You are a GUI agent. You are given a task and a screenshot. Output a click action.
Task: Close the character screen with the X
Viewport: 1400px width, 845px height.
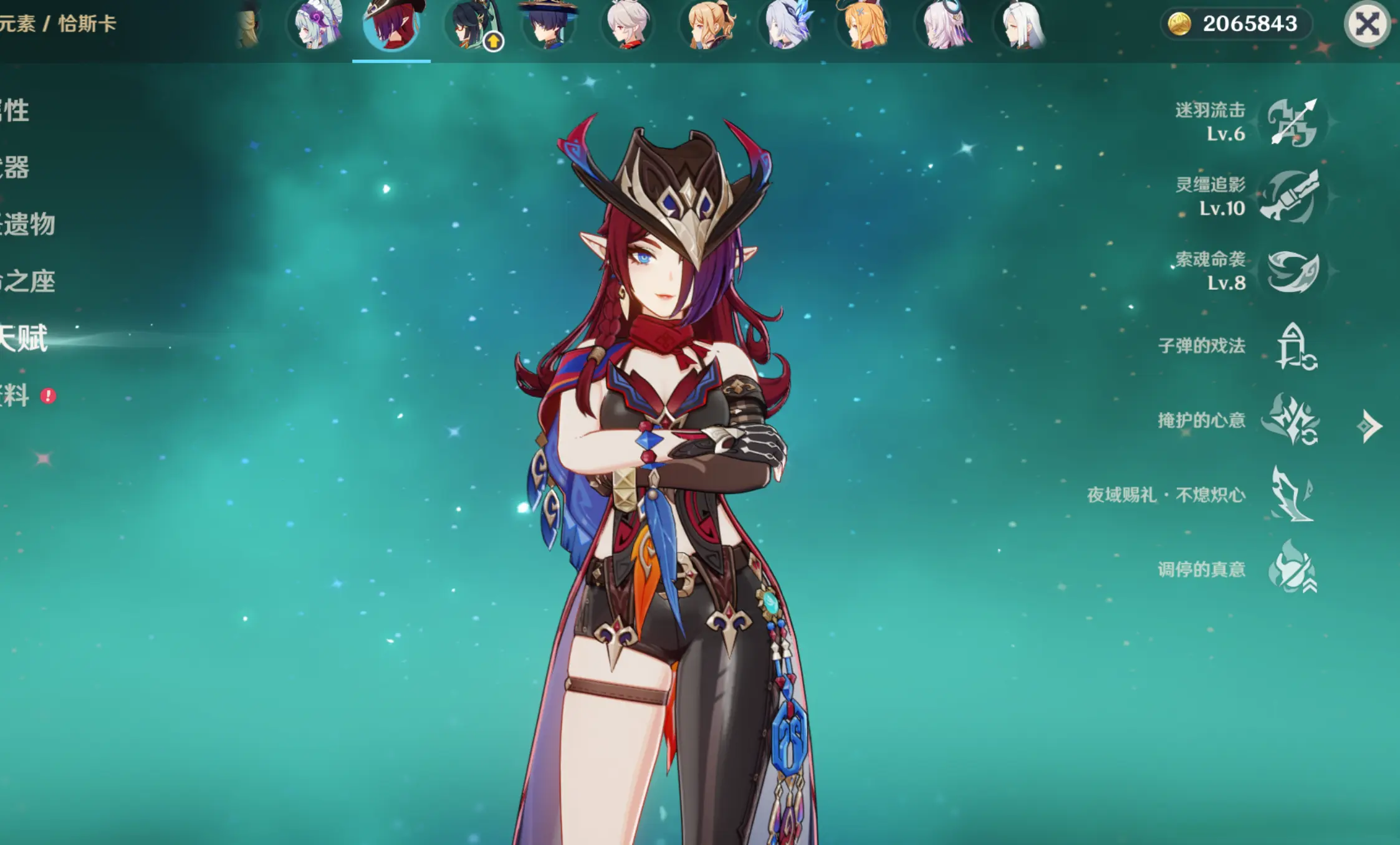(1367, 25)
